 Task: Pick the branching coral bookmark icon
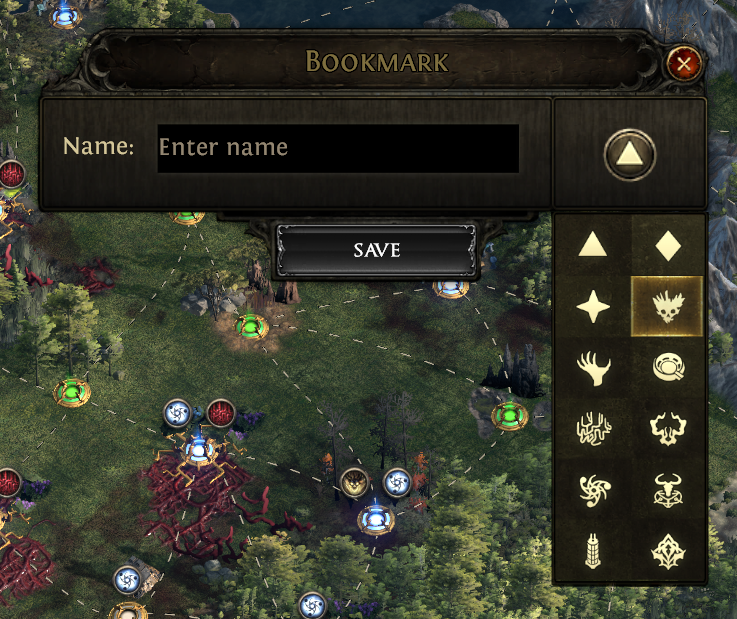tap(593, 430)
